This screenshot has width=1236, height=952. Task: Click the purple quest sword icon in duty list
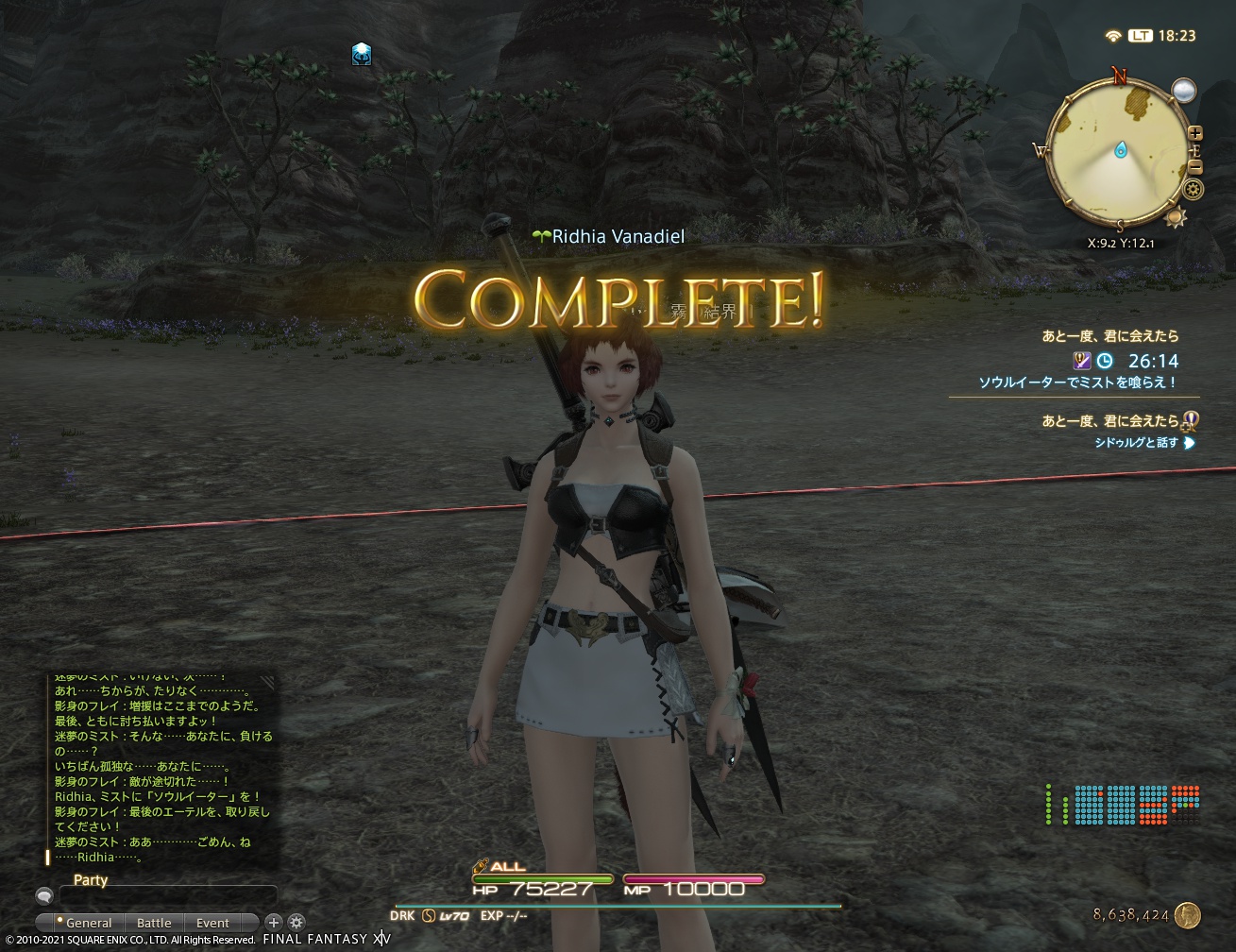pos(1082,361)
